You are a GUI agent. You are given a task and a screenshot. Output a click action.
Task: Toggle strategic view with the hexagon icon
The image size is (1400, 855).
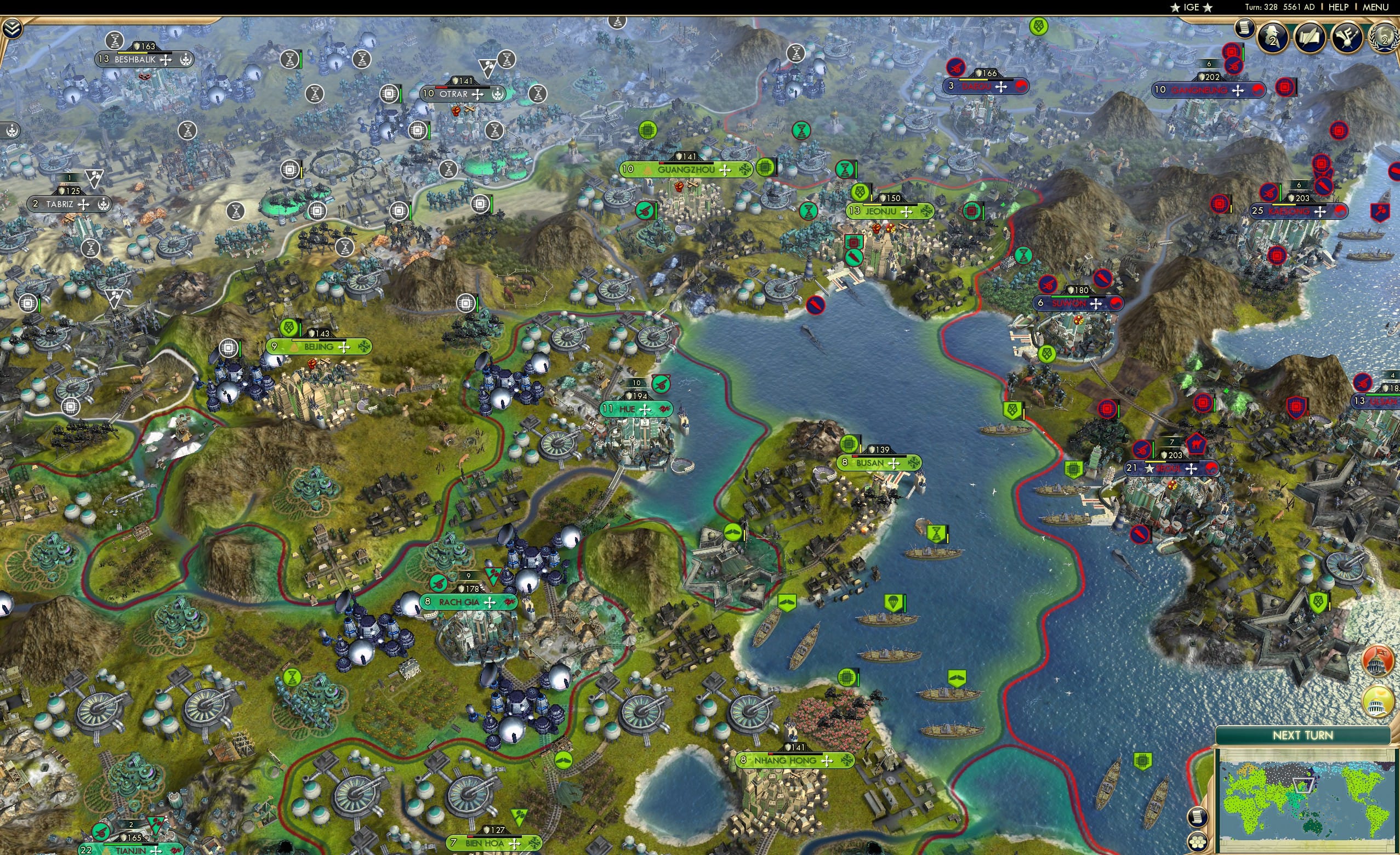1197,842
